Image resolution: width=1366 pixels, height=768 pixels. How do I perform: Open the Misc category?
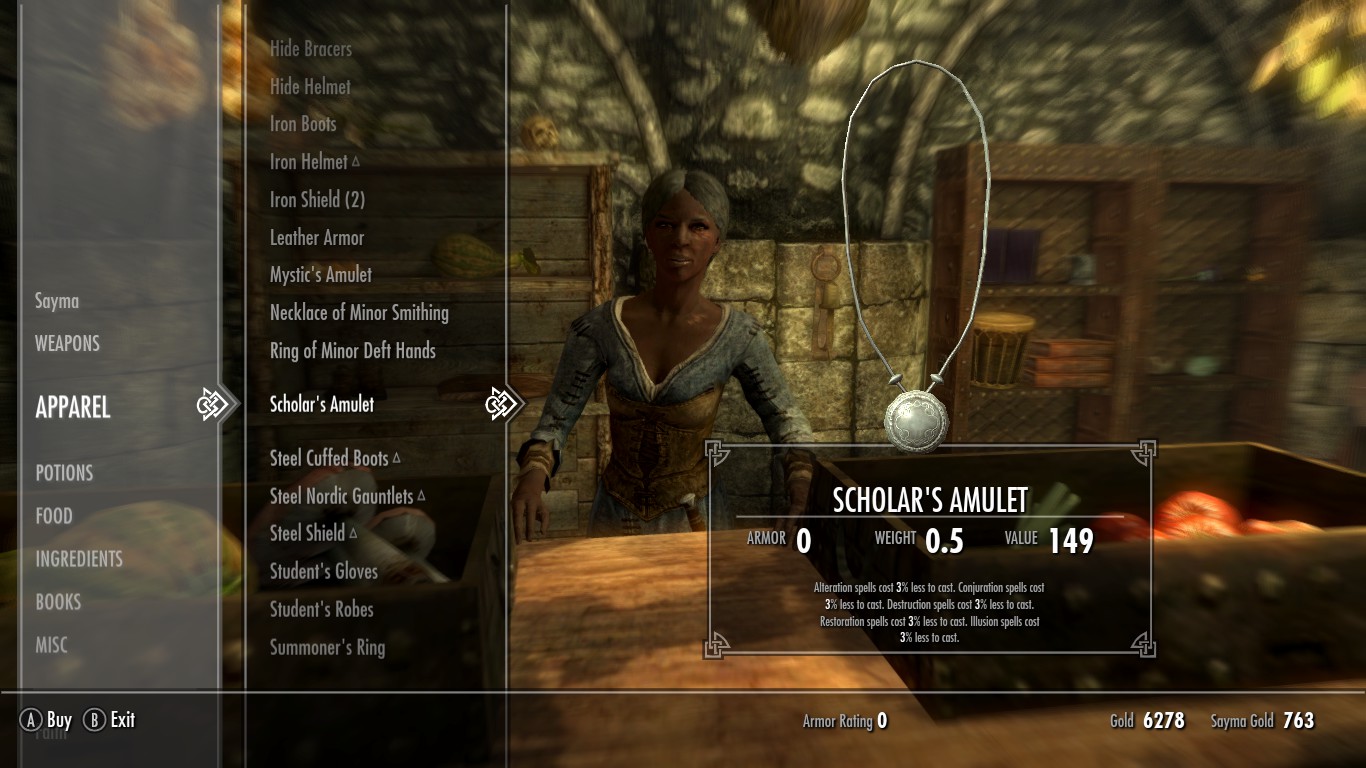(52, 645)
